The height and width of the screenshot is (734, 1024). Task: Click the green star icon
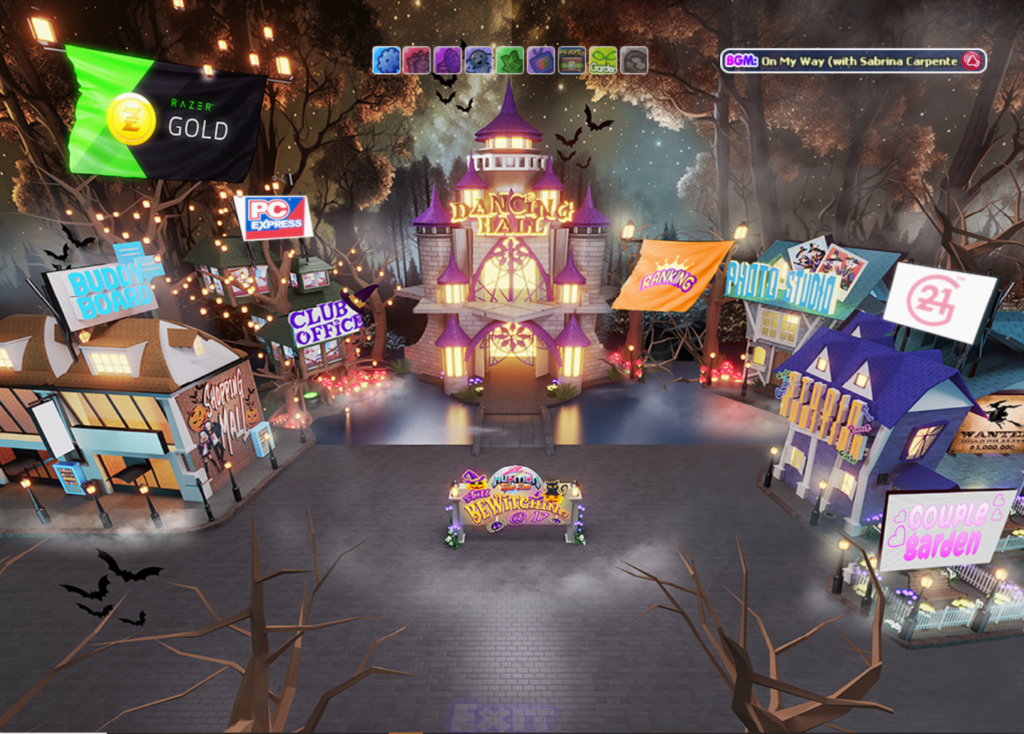tap(510, 60)
